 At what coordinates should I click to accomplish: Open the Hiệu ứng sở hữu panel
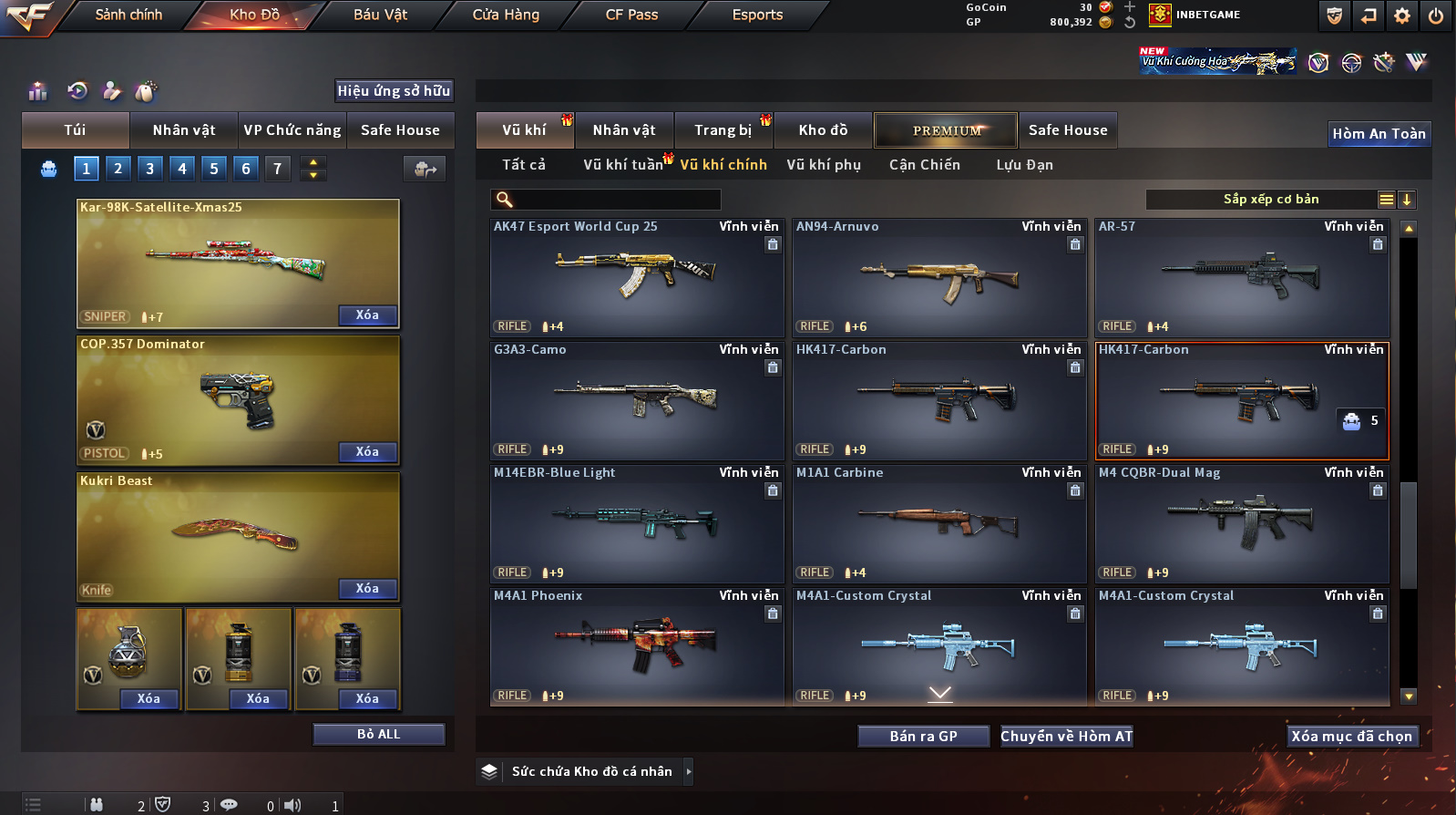(x=394, y=91)
